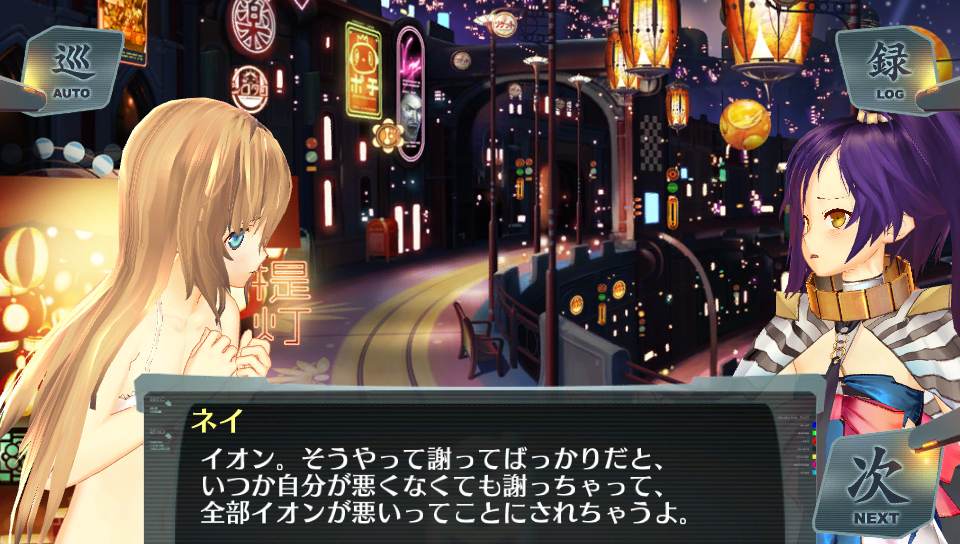Screen dimensions: 960x544
Task: Toggle AUTO dialogue advance mode
Action: [x=72, y=70]
